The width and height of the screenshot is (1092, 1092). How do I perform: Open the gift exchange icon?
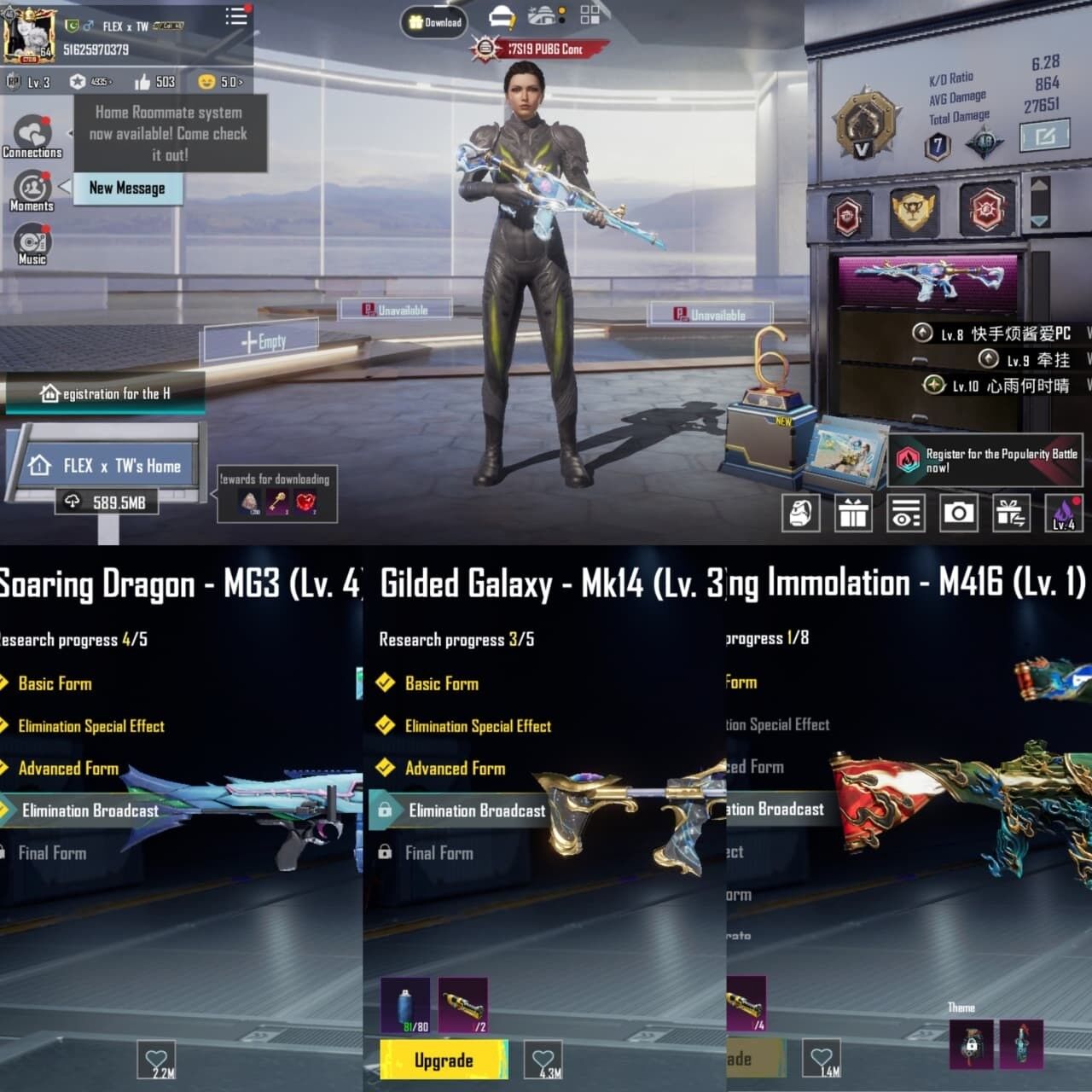pos(1012,514)
